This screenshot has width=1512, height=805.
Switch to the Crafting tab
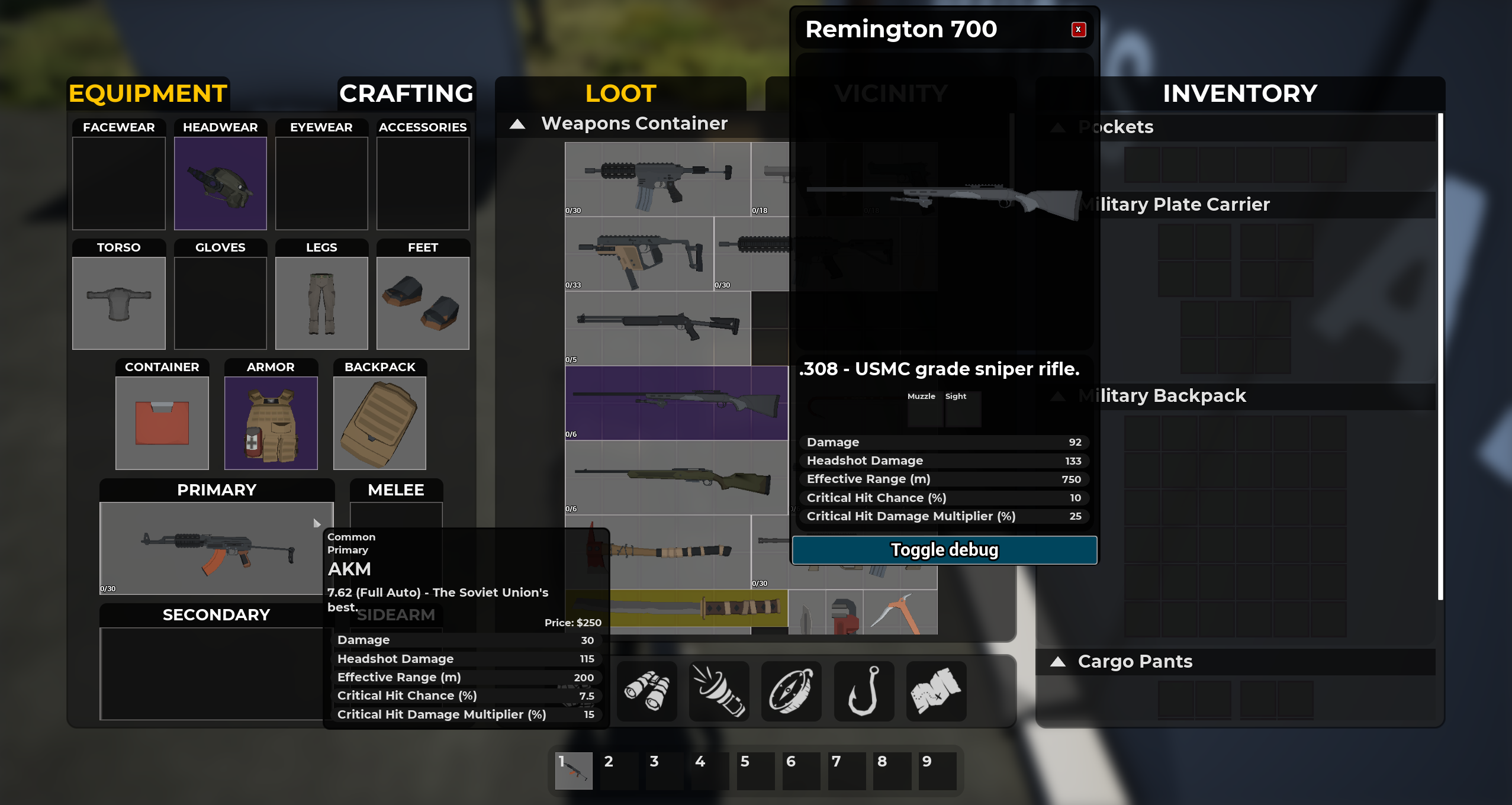(406, 94)
